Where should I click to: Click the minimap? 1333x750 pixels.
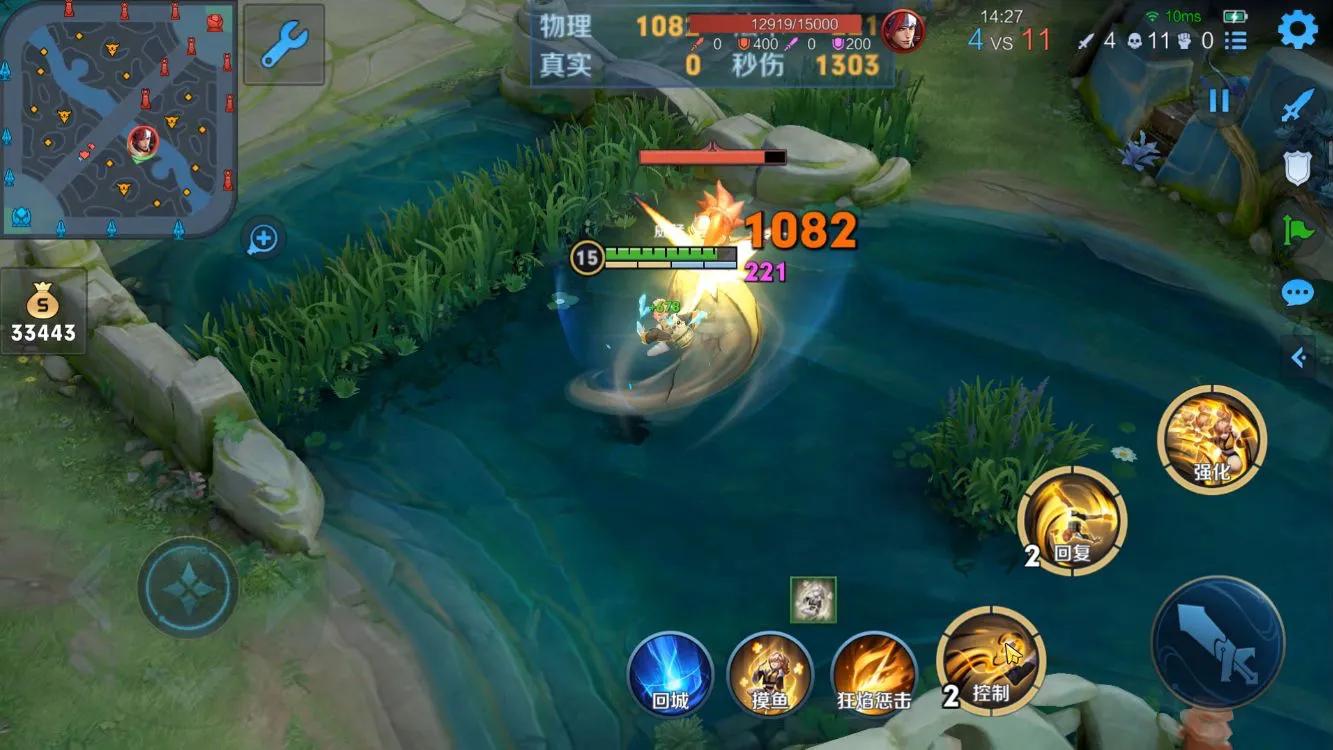pos(118,118)
